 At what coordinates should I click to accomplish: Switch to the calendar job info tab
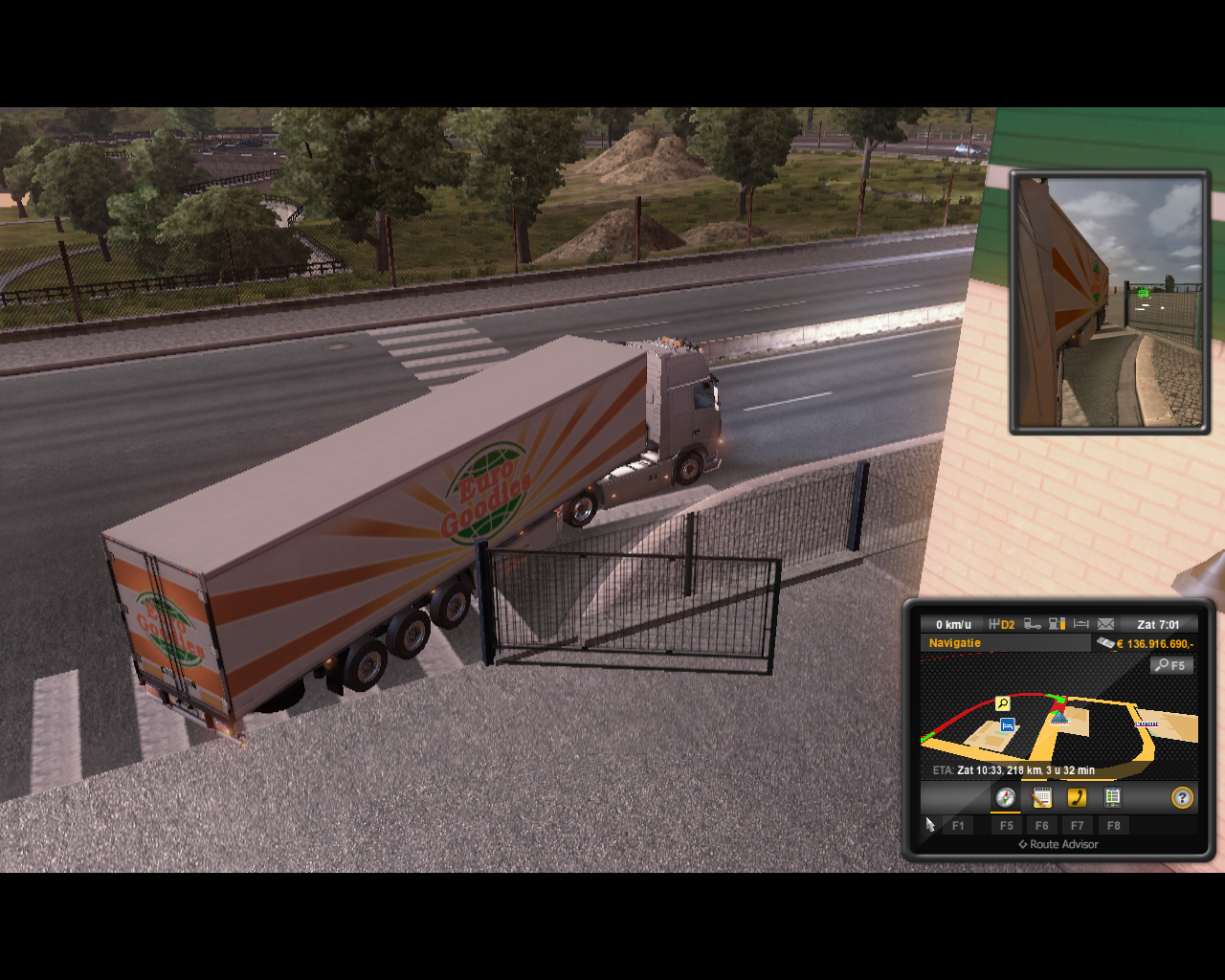1041,797
